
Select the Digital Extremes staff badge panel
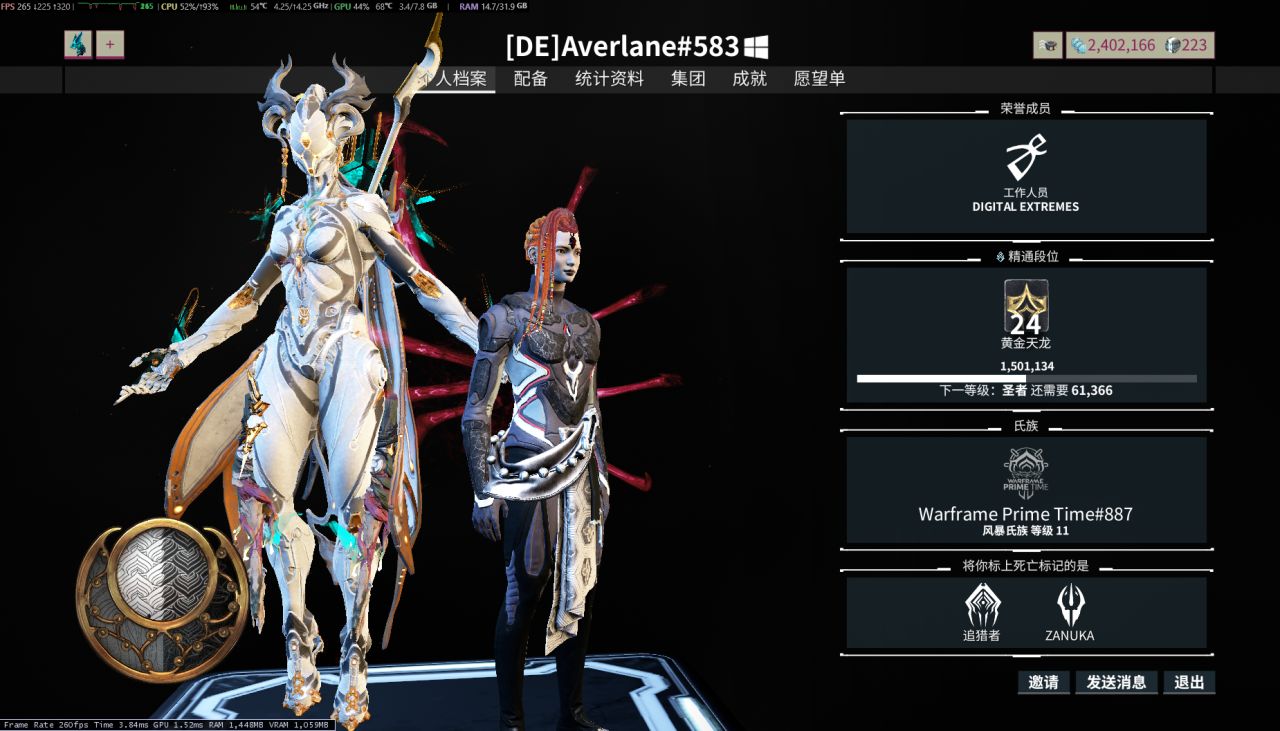(1026, 176)
